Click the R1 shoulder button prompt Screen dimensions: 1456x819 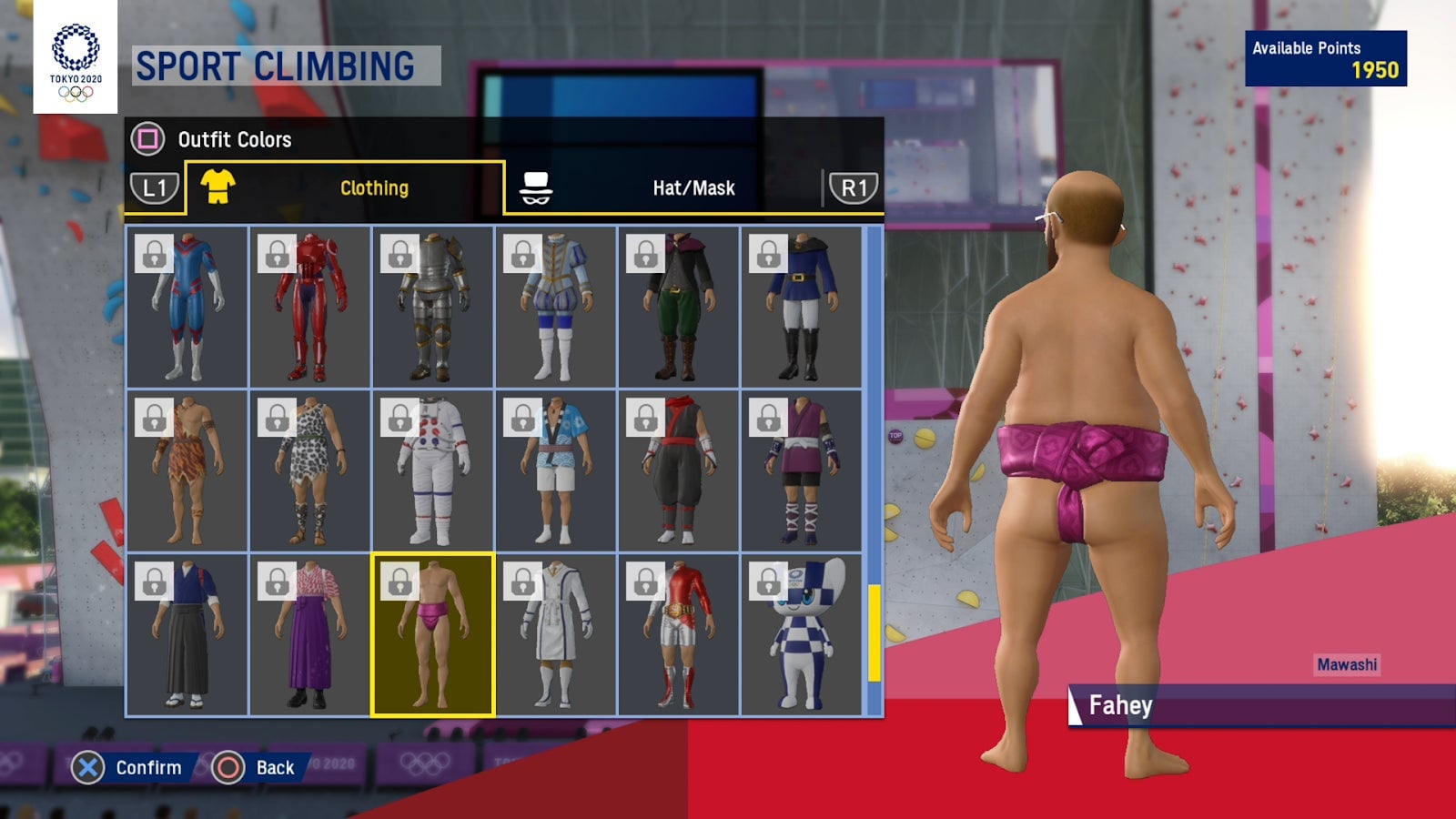[852, 186]
